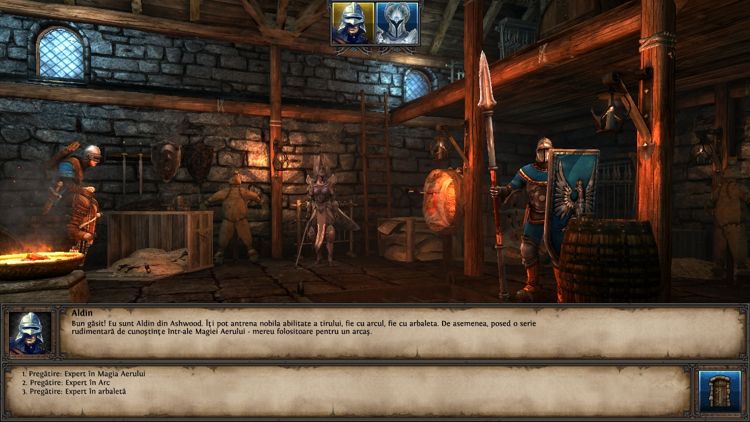Image resolution: width=750 pixels, height=422 pixels.
Task: Click Aldin's speaker portrait in dialogue box
Action: point(29,333)
